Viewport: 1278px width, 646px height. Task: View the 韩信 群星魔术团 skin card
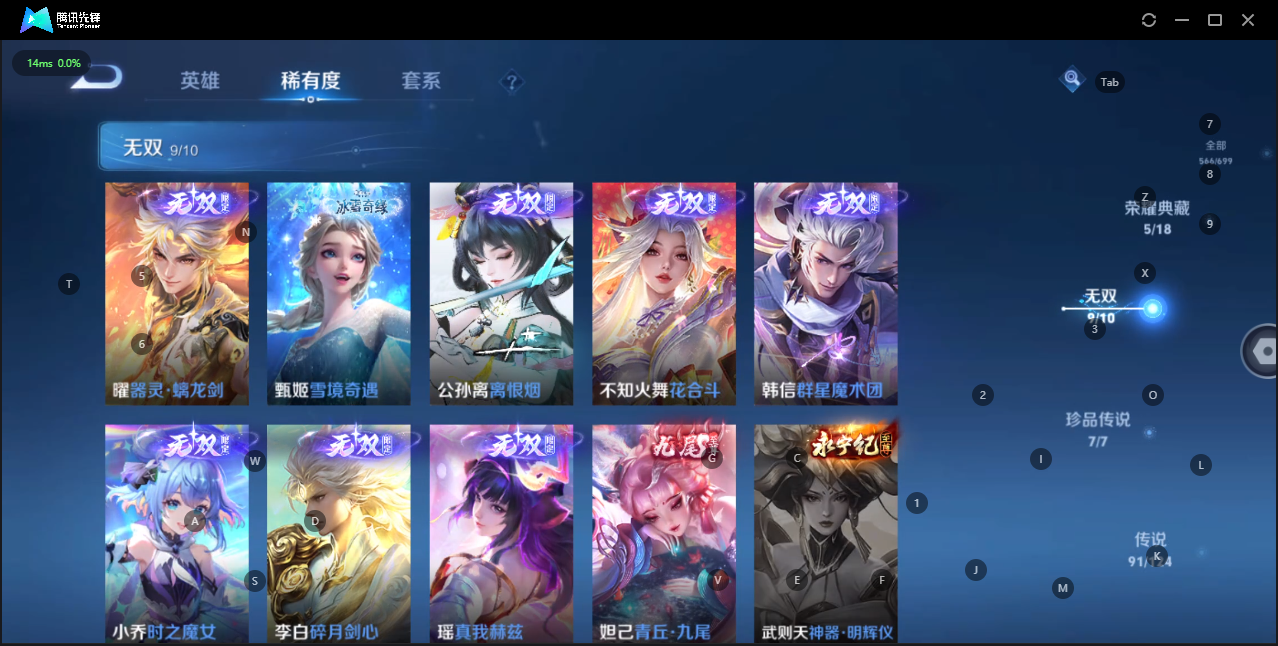[825, 293]
